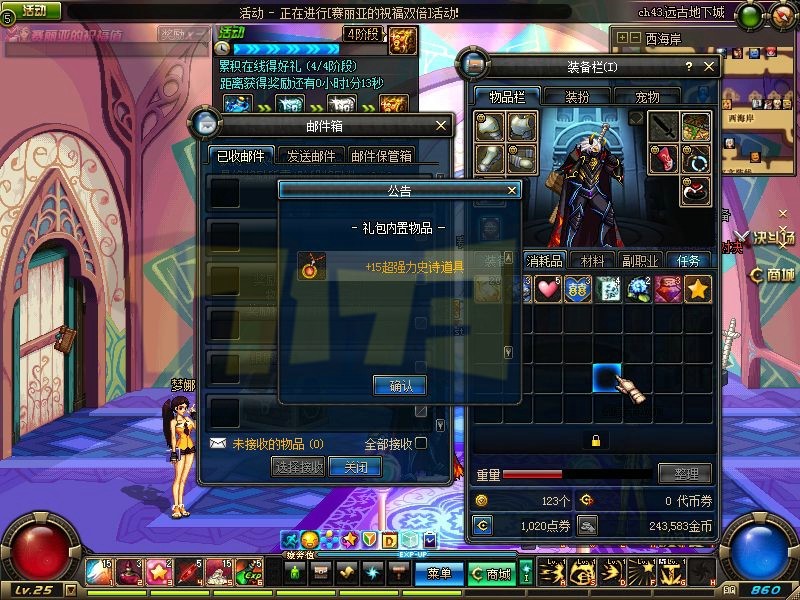The image size is (800, 600).
Task: Open the 邮件保管箱 mail storage tab
Action: [x=381, y=155]
